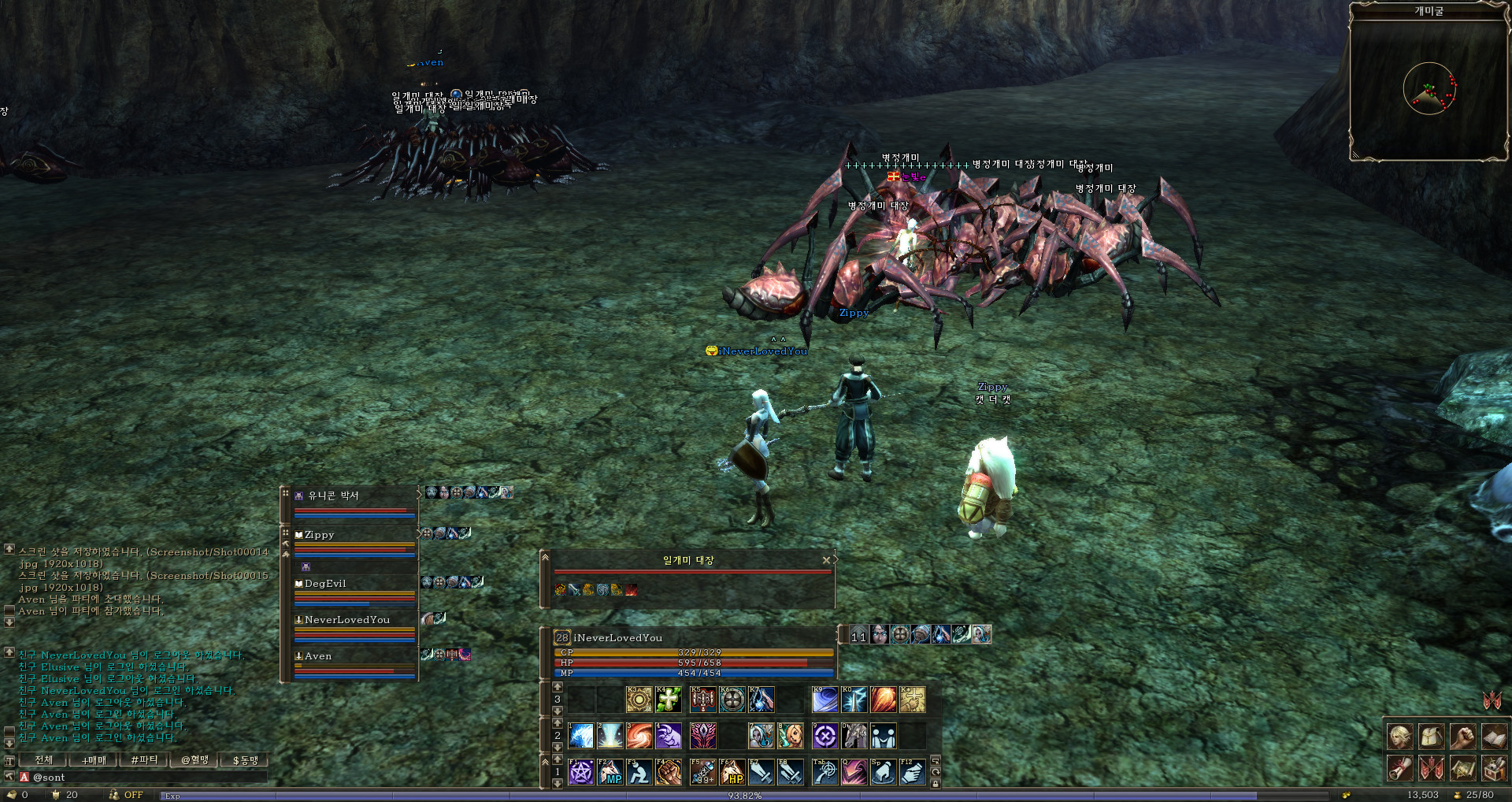This screenshot has height=802, width=1512.
Task: Show the 전체 all-chat tab
Action: (44, 760)
